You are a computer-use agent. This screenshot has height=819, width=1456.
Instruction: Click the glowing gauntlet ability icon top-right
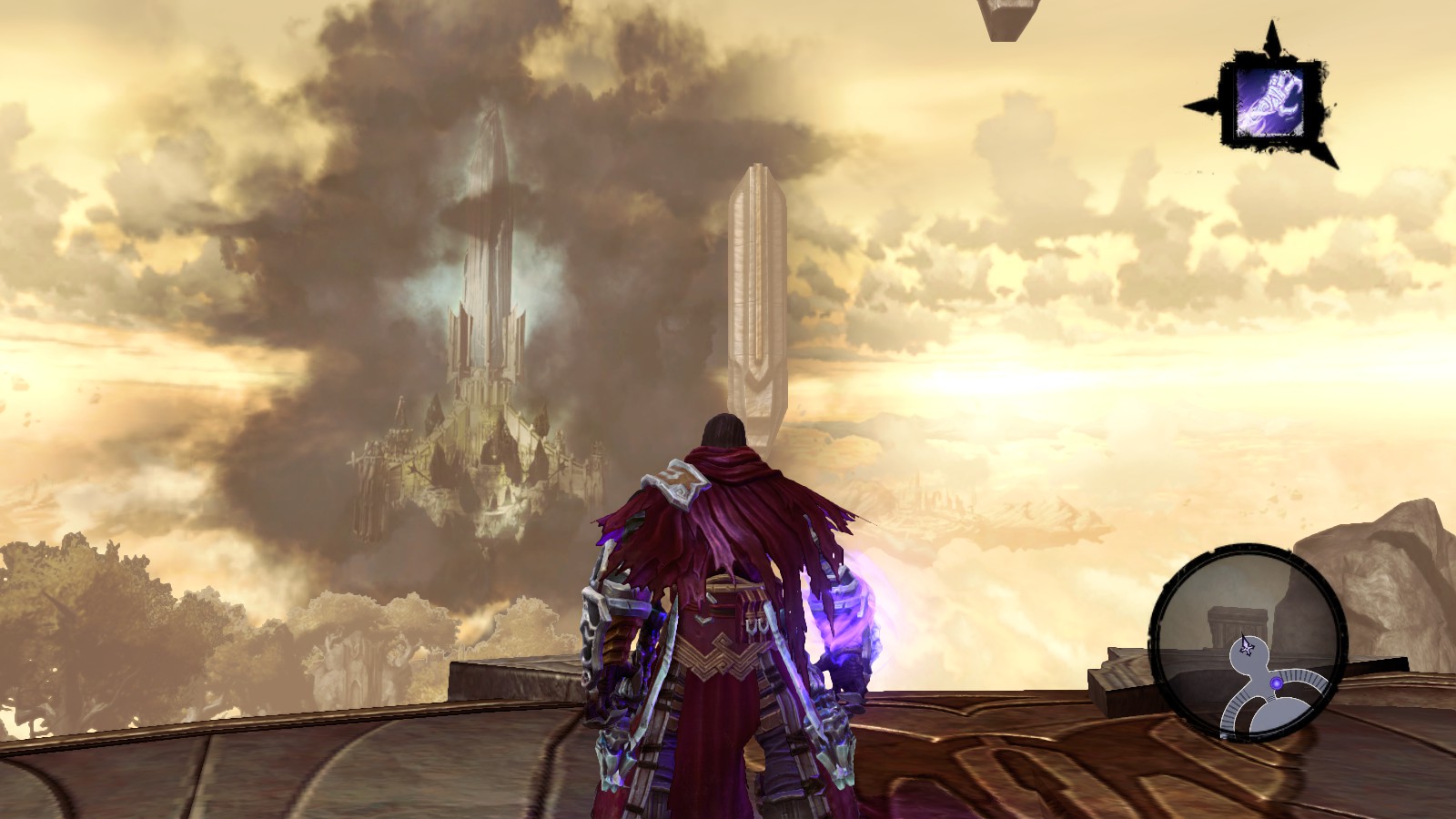(1270, 100)
